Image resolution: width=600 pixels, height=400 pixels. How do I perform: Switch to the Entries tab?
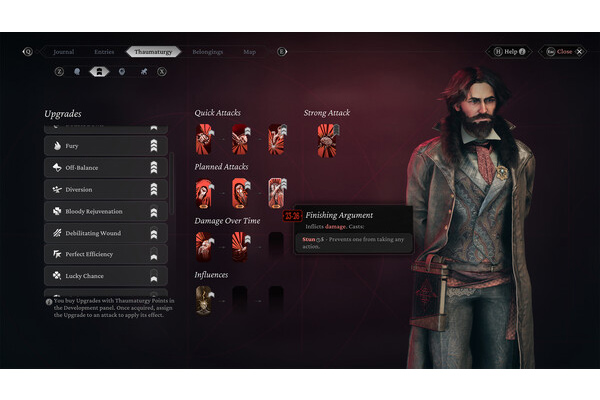(104, 51)
